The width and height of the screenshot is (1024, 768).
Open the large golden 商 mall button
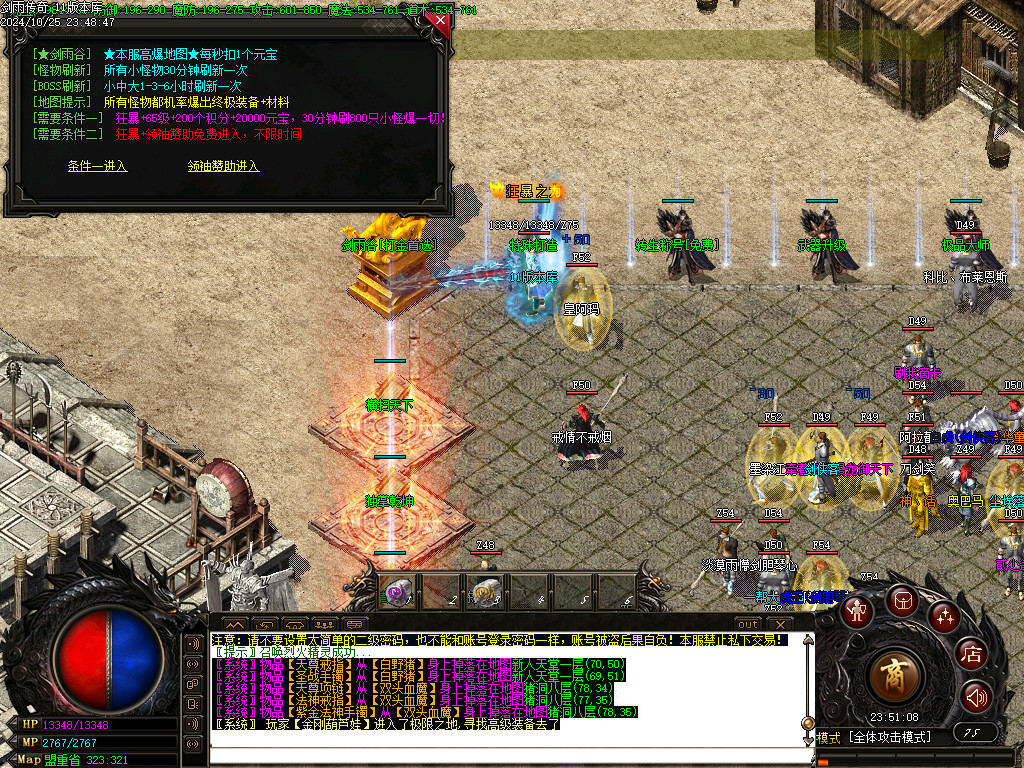pos(896,677)
